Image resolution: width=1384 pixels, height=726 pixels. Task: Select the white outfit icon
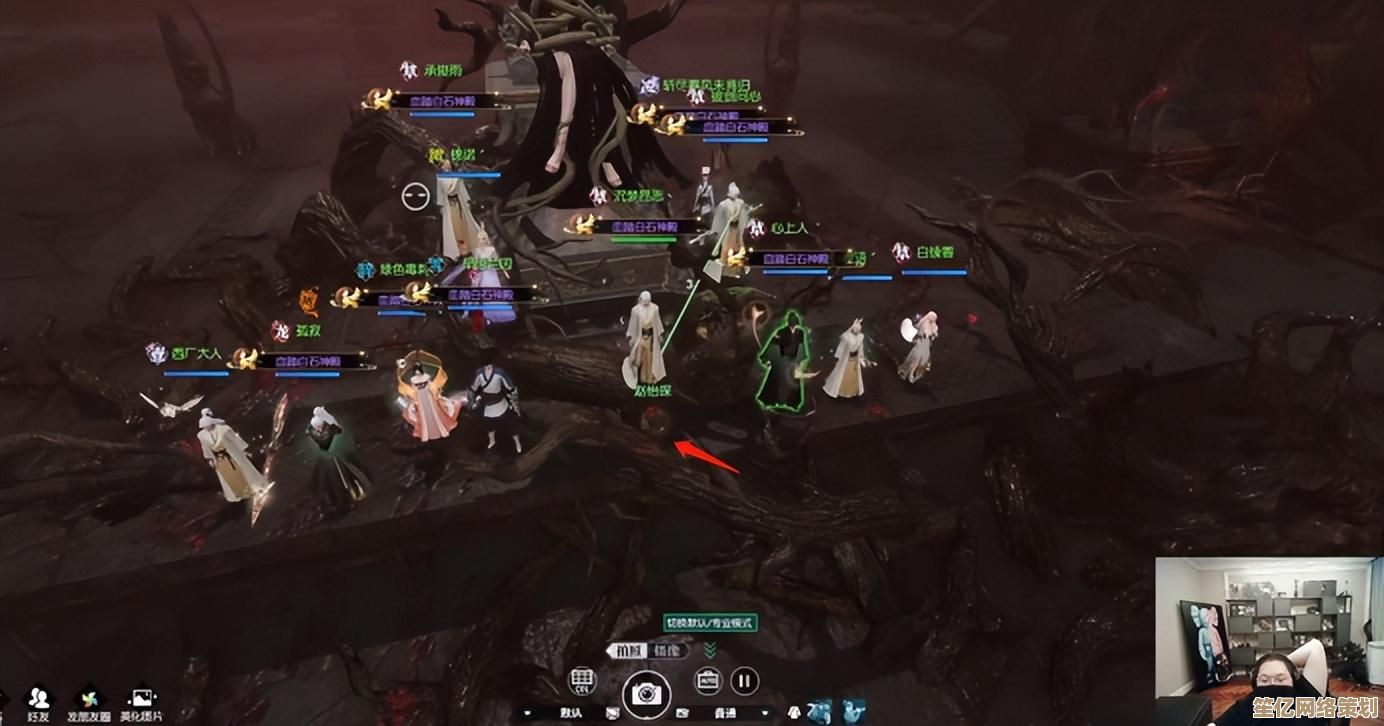[x=793, y=712]
